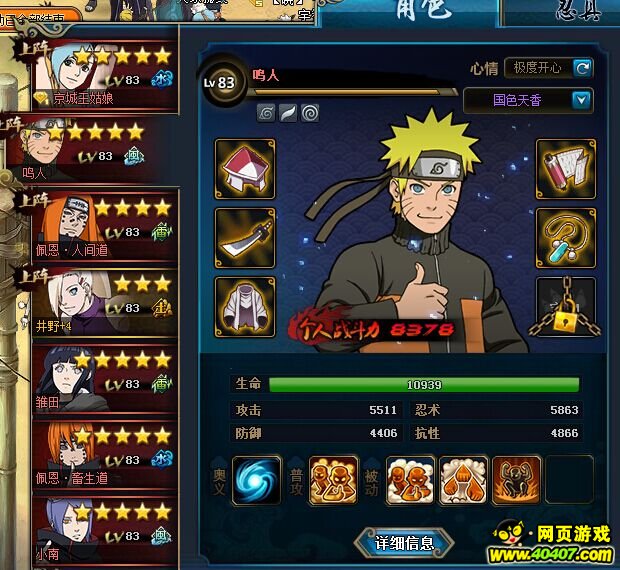
Task: Select the robe armor equipment slot
Action: click(x=245, y=306)
